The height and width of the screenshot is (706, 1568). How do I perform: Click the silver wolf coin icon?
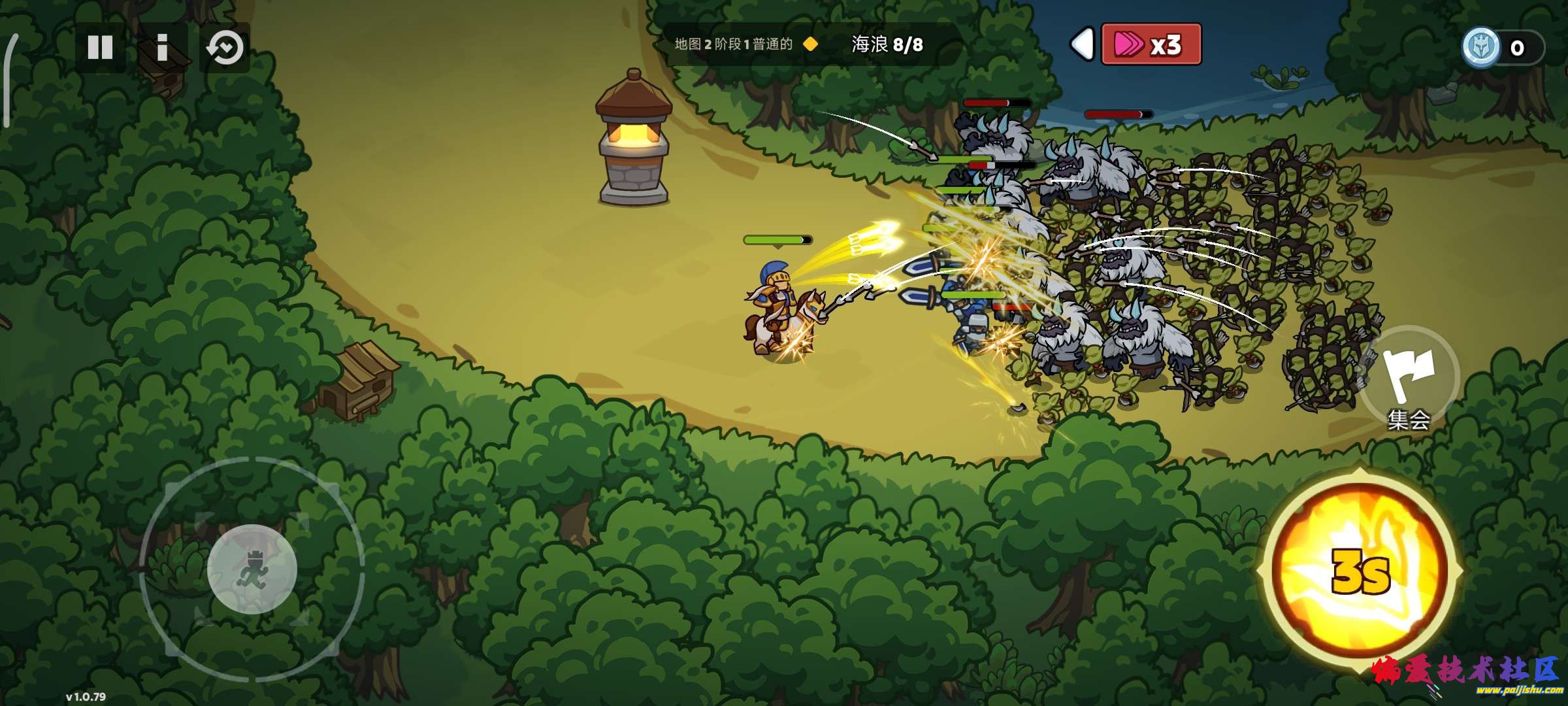coord(1481,47)
